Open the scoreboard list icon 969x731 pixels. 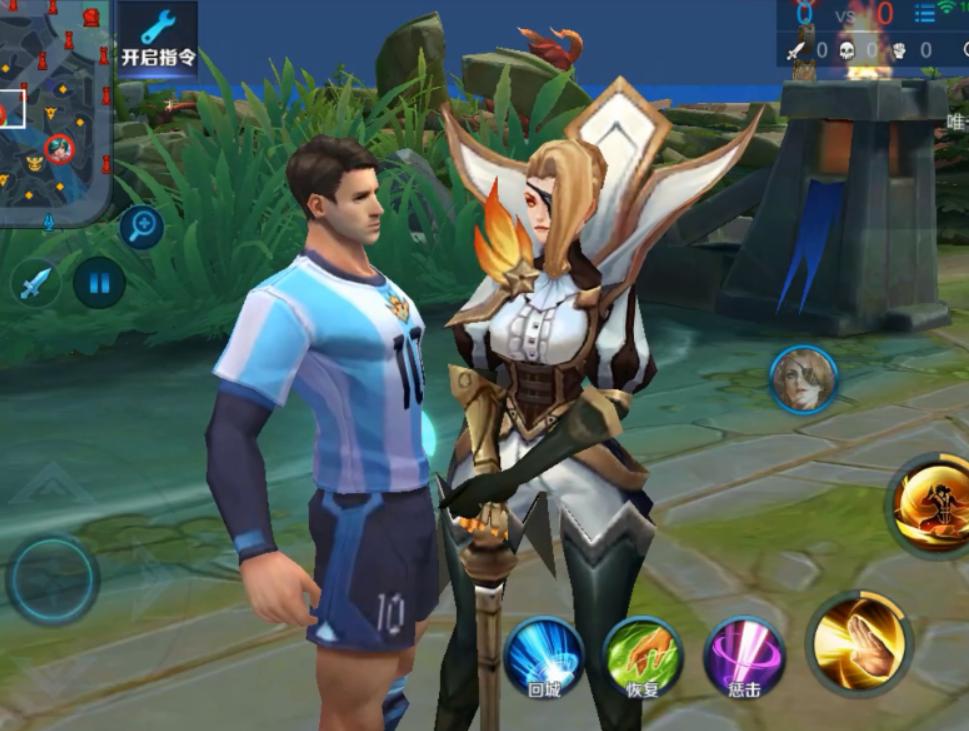pos(924,13)
